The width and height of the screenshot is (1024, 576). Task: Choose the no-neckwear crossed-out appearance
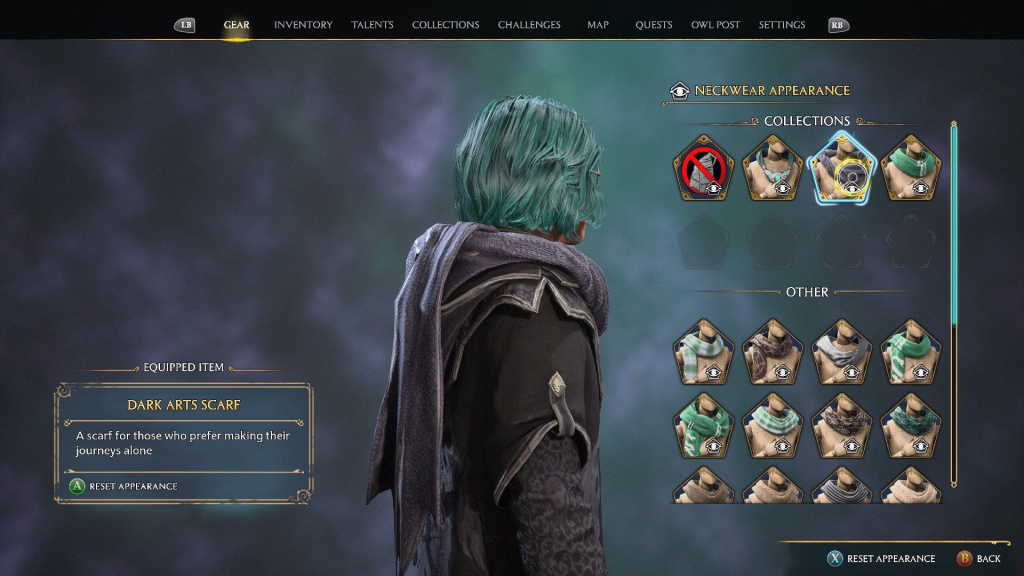pyautogui.click(x=703, y=168)
